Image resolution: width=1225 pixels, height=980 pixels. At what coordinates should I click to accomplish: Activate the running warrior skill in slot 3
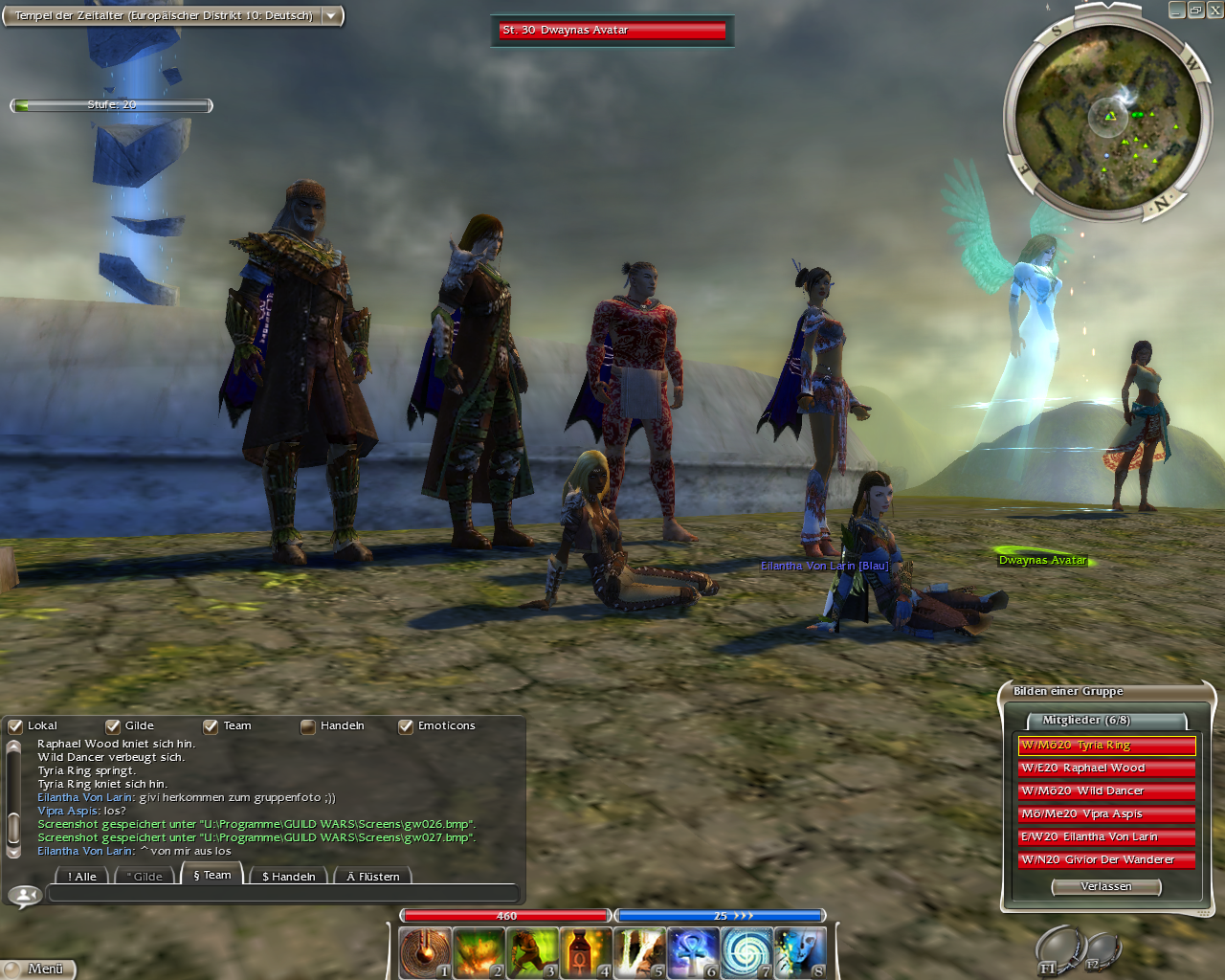click(532, 952)
